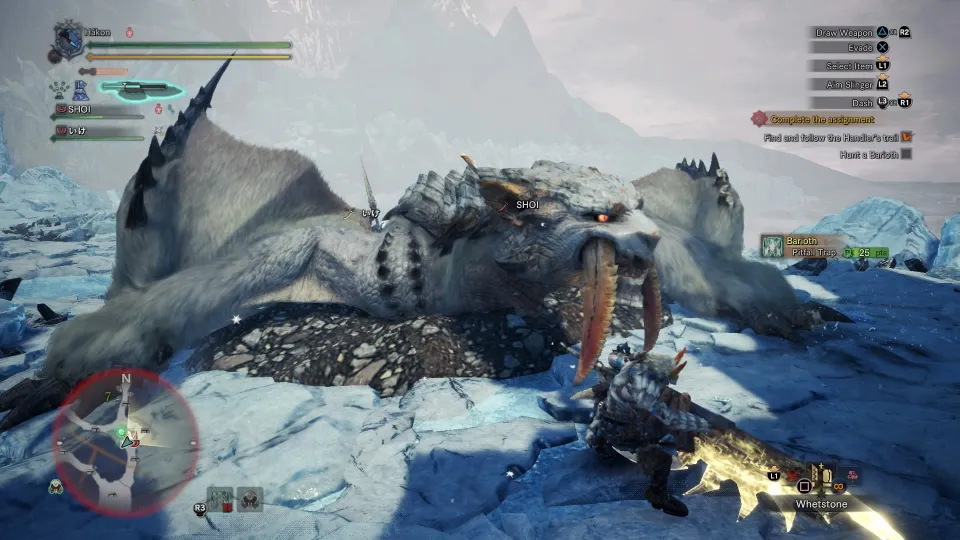The image size is (960, 540).
Task: Open the circular minimap
Action: coord(126,441)
